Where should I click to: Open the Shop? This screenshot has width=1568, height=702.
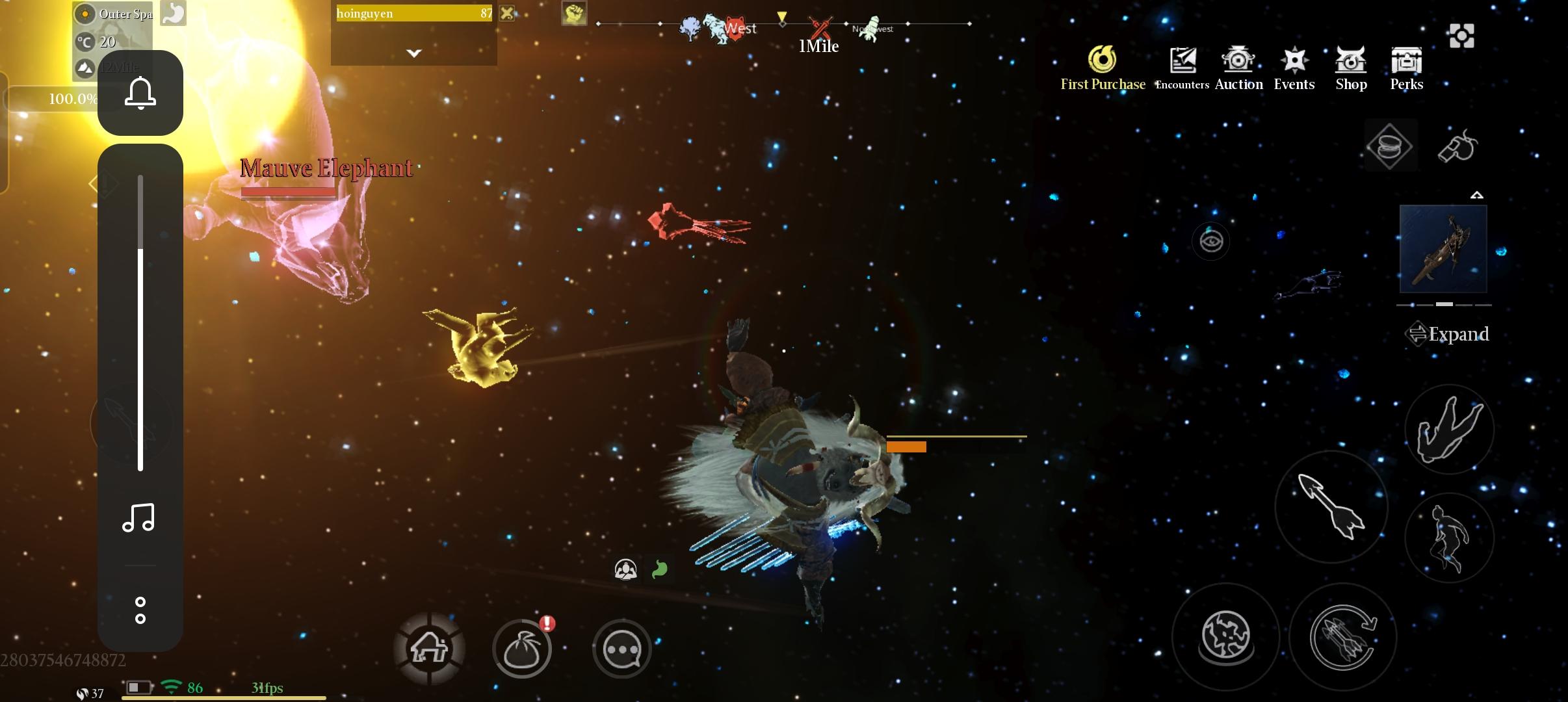pyautogui.click(x=1351, y=68)
